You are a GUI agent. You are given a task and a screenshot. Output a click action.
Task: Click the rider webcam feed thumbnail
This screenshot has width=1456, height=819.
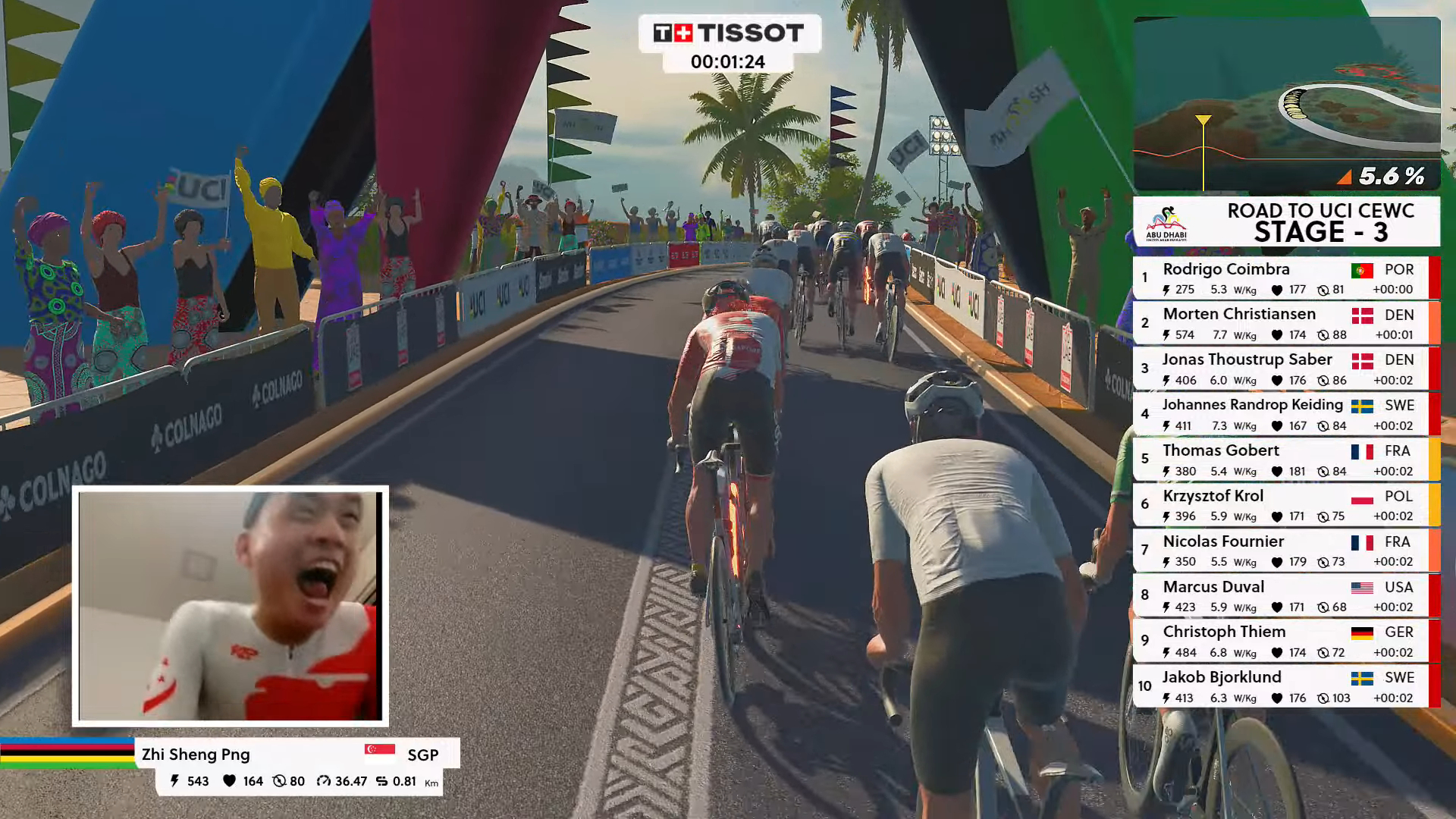tap(231, 605)
